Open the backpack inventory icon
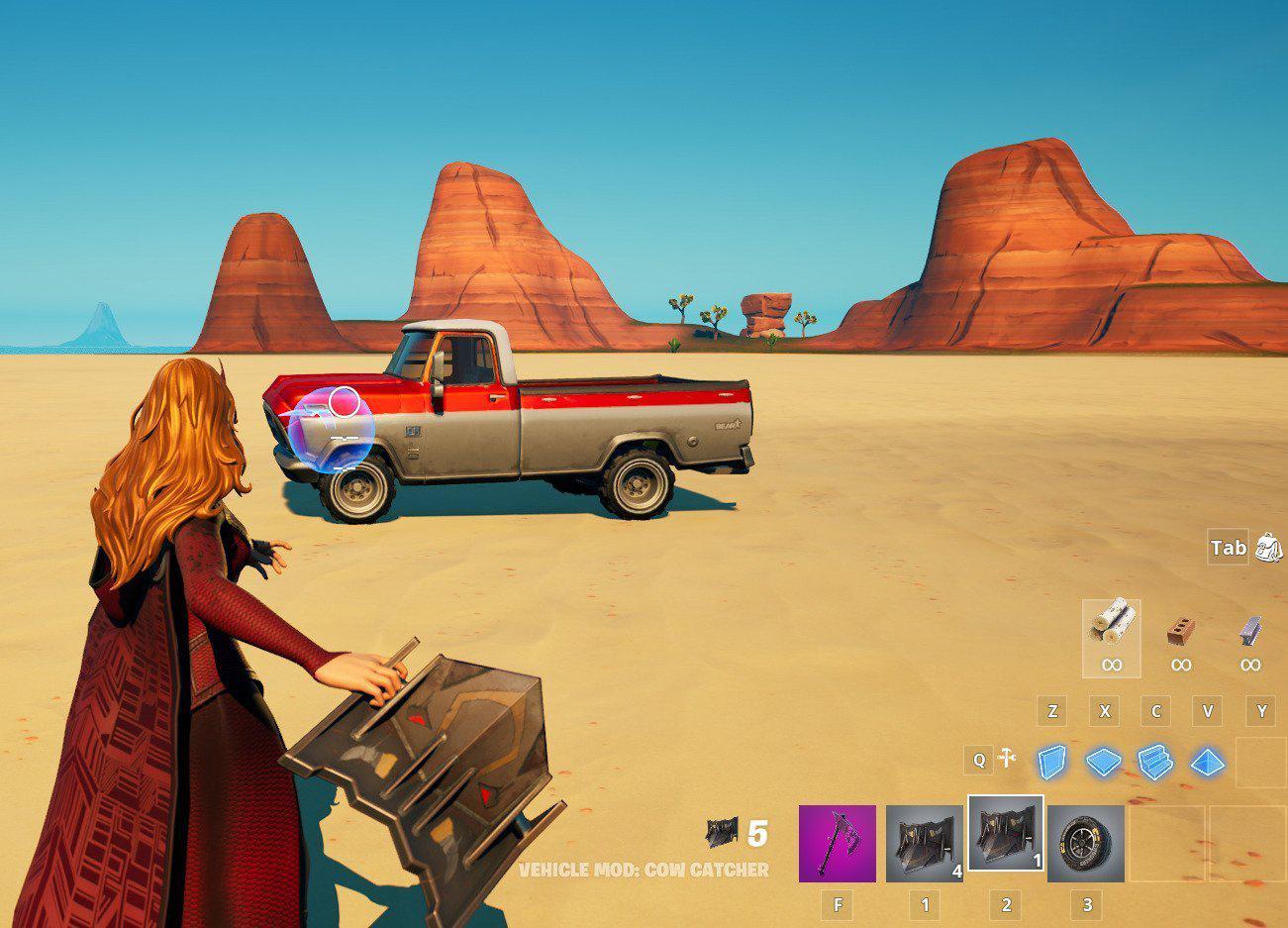The height and width of the screenshot is (928, 1288). [x=1268, y=547]
